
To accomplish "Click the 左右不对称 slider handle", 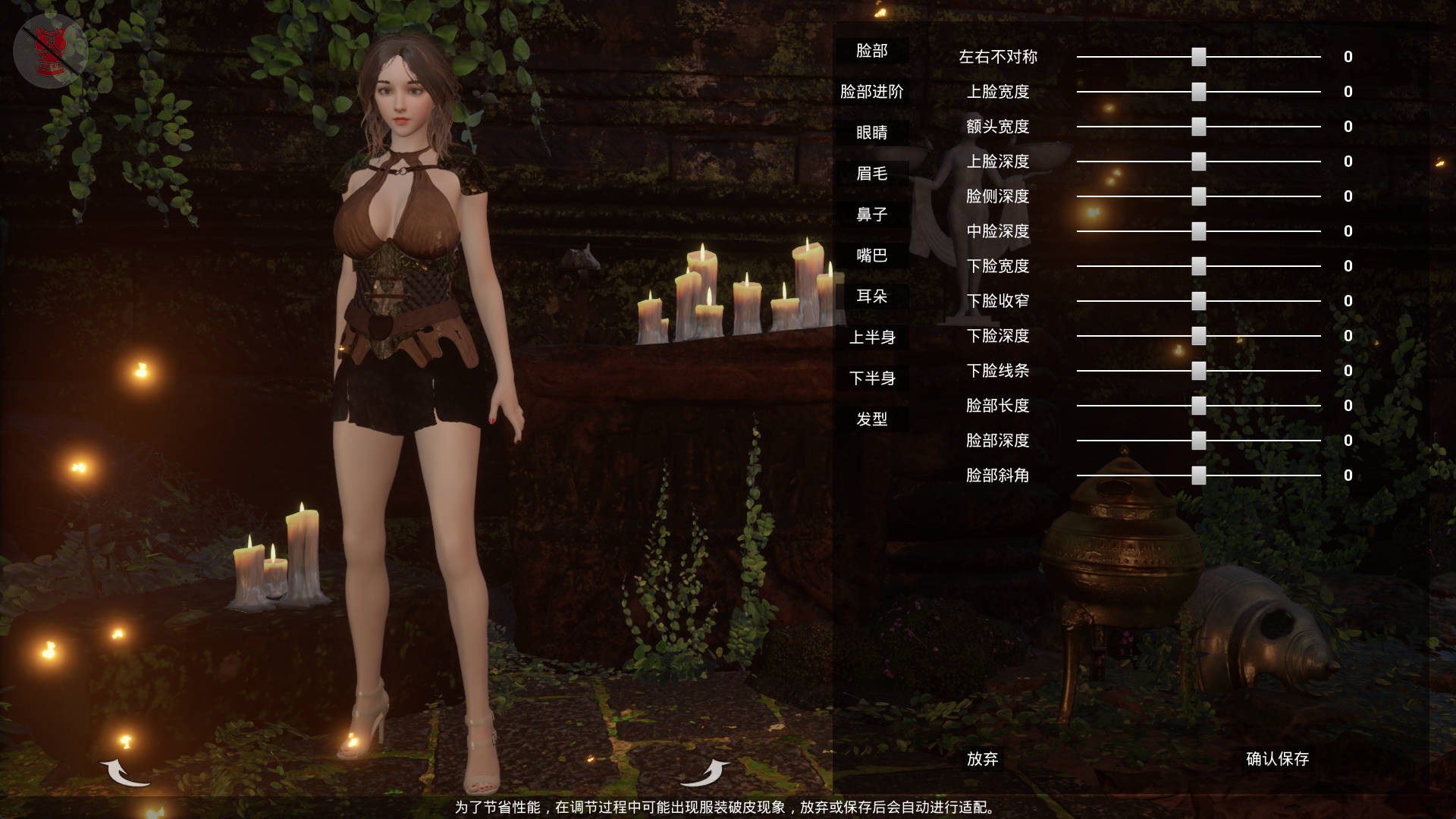I will (x=1198, y=57).
